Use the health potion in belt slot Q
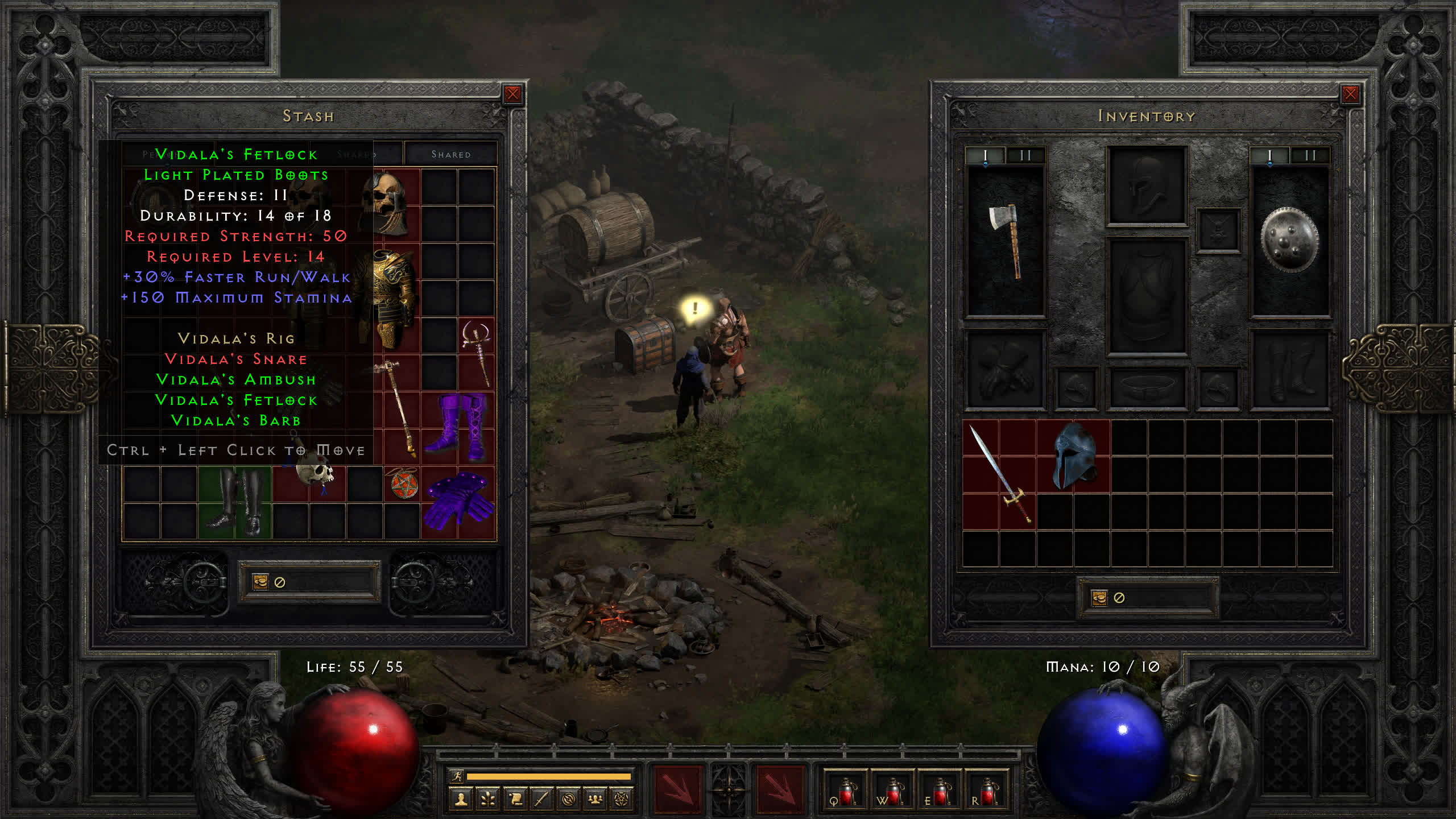Image resolution: width=1456 pixels, height=819 pixels. (x=845, y=791)
